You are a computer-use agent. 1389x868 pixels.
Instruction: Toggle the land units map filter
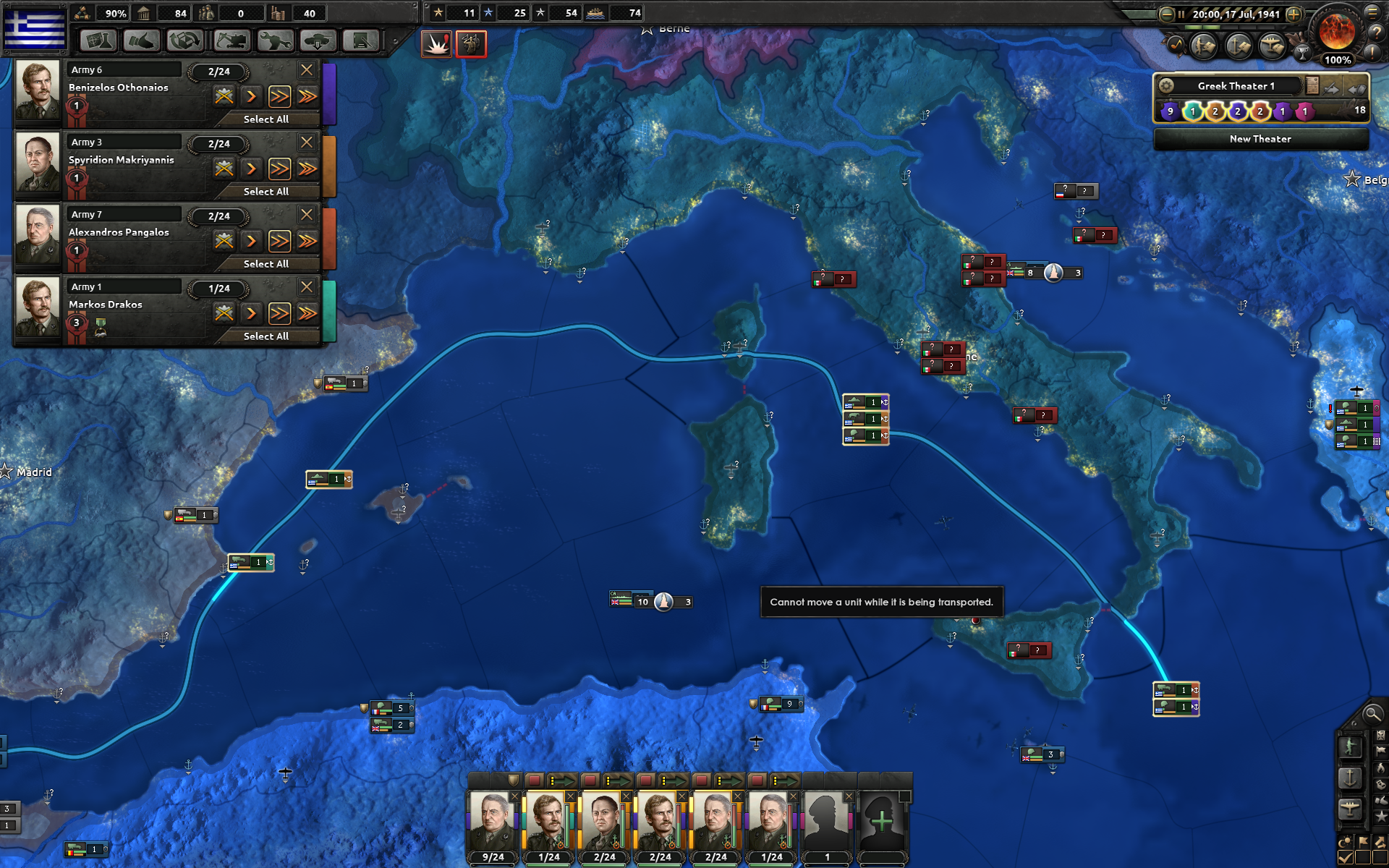pos(1350,747)
